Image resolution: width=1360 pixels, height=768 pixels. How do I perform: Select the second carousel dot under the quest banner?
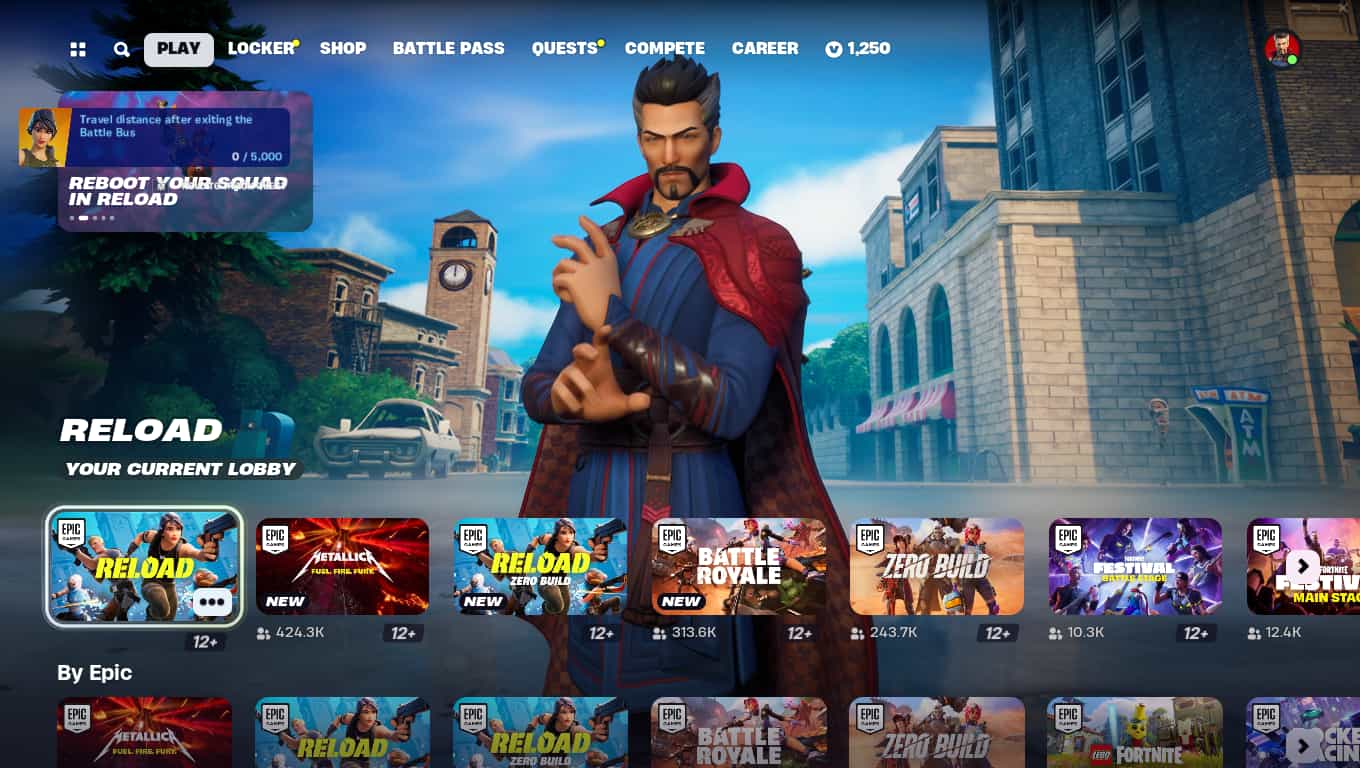[84, 217]
